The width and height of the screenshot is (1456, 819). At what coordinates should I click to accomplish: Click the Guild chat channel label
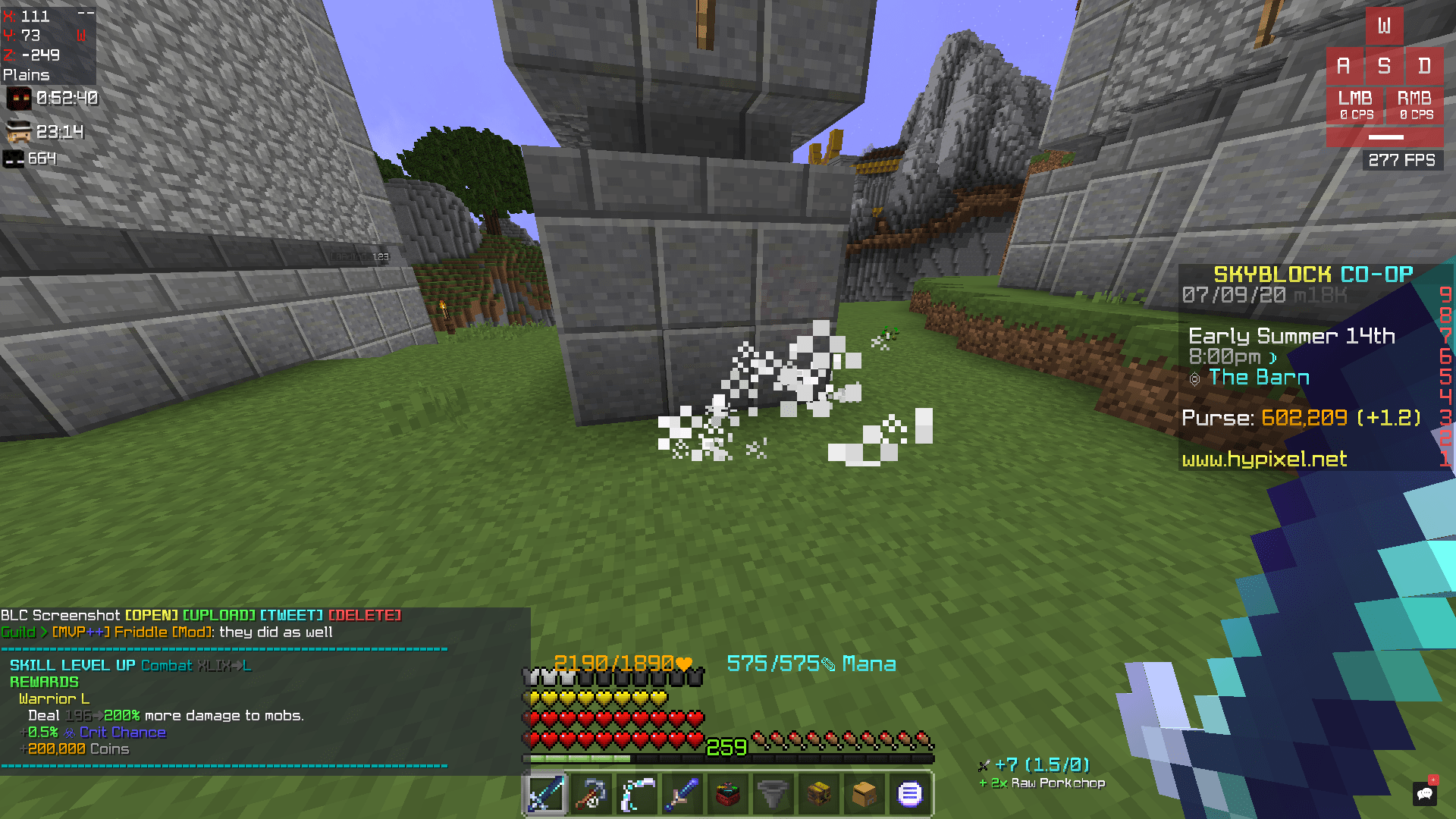[17, 631]
